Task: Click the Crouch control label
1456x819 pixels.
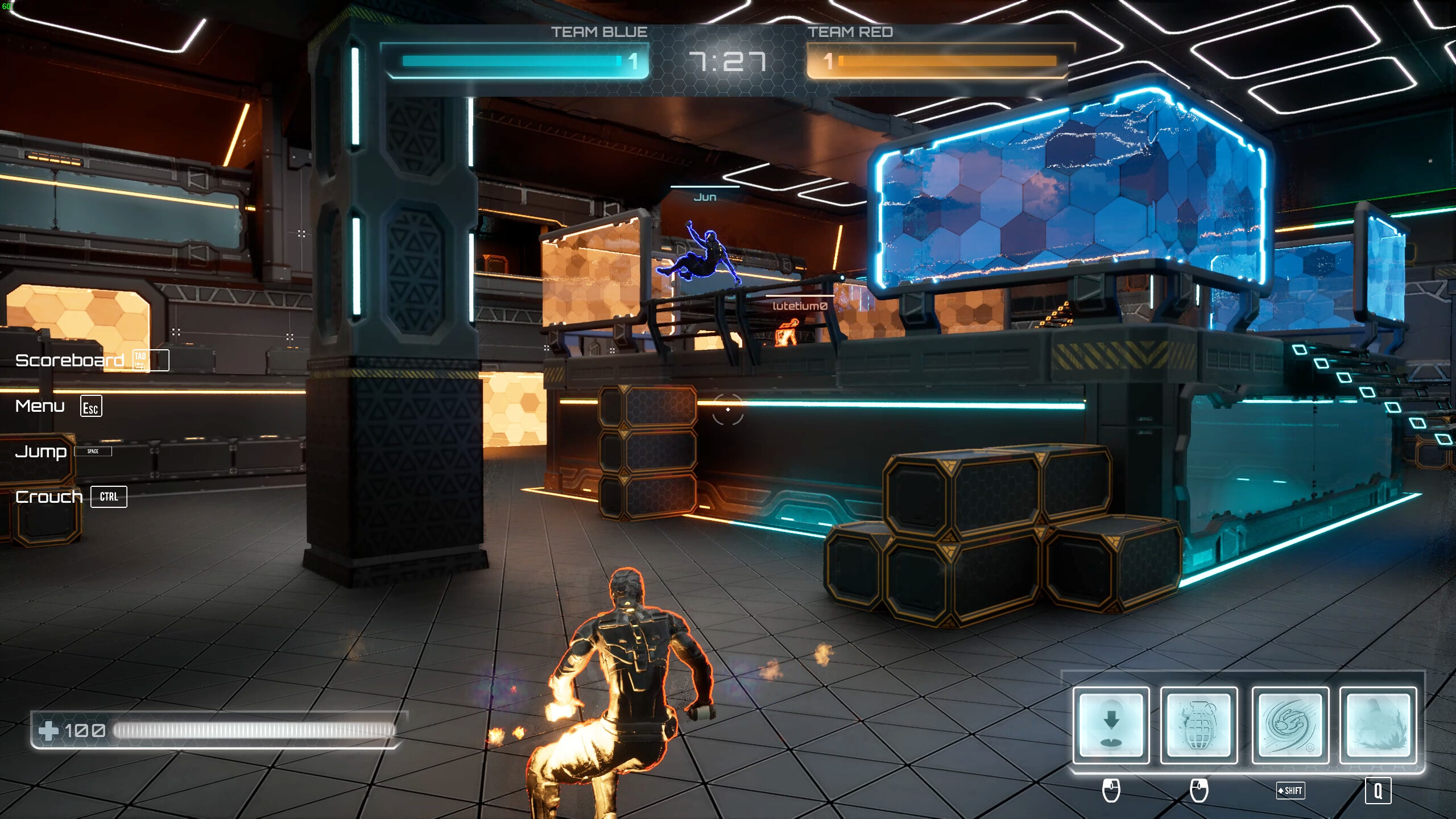Action: [49, 496]
